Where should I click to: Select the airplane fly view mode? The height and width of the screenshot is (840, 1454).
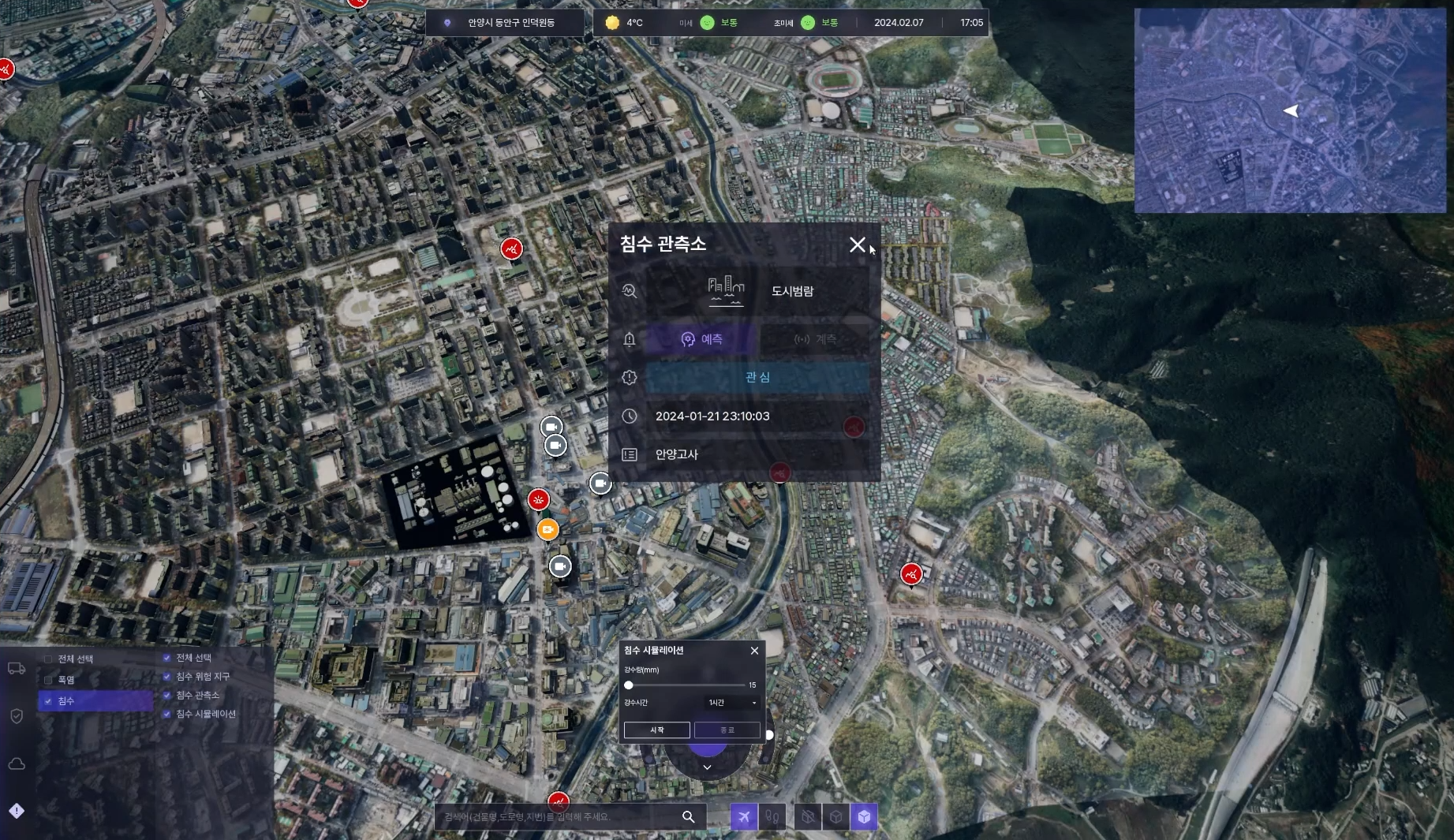coord(743,817)
